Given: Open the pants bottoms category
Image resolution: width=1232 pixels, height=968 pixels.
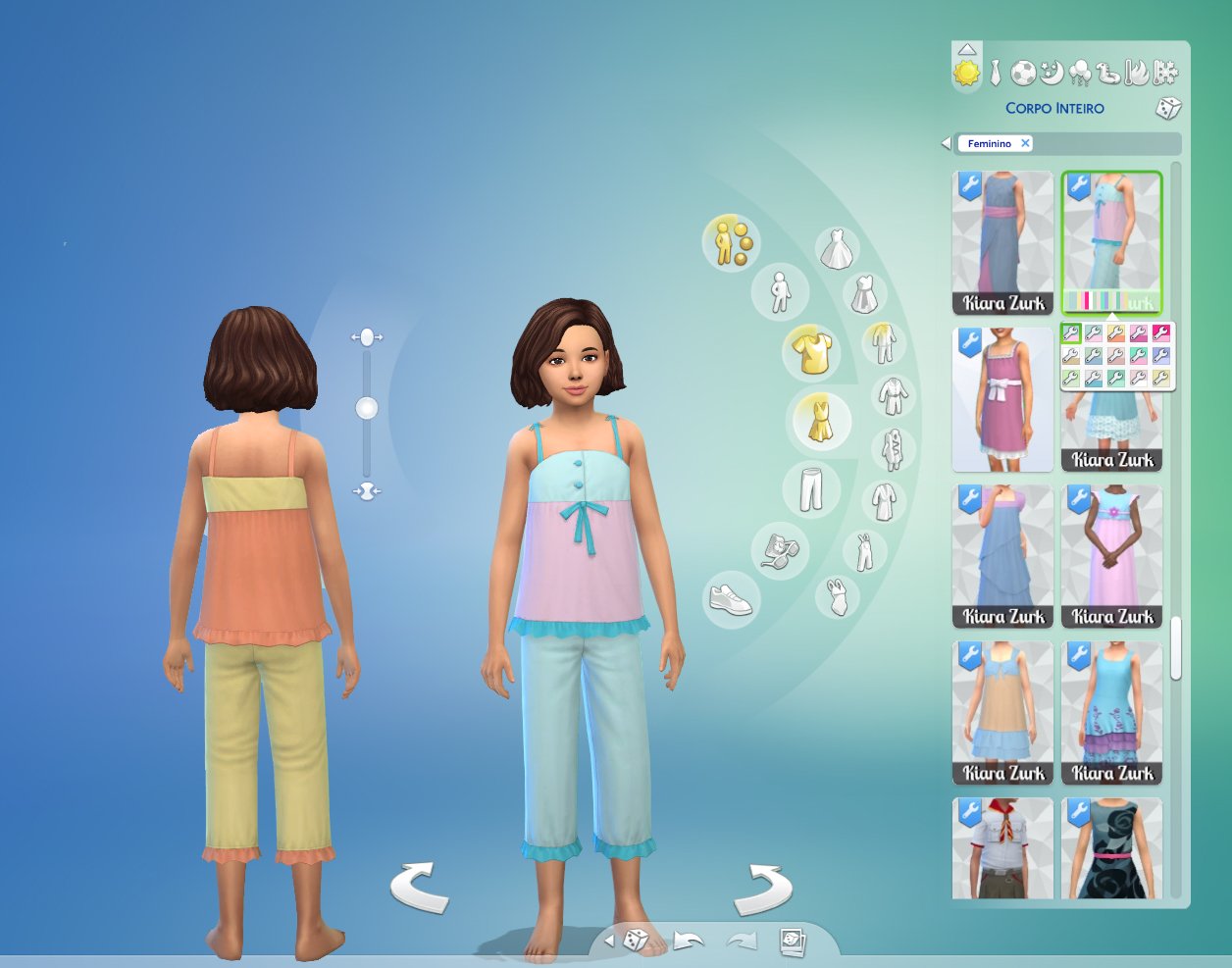Looking at the screenshot, I should point(810,487).
